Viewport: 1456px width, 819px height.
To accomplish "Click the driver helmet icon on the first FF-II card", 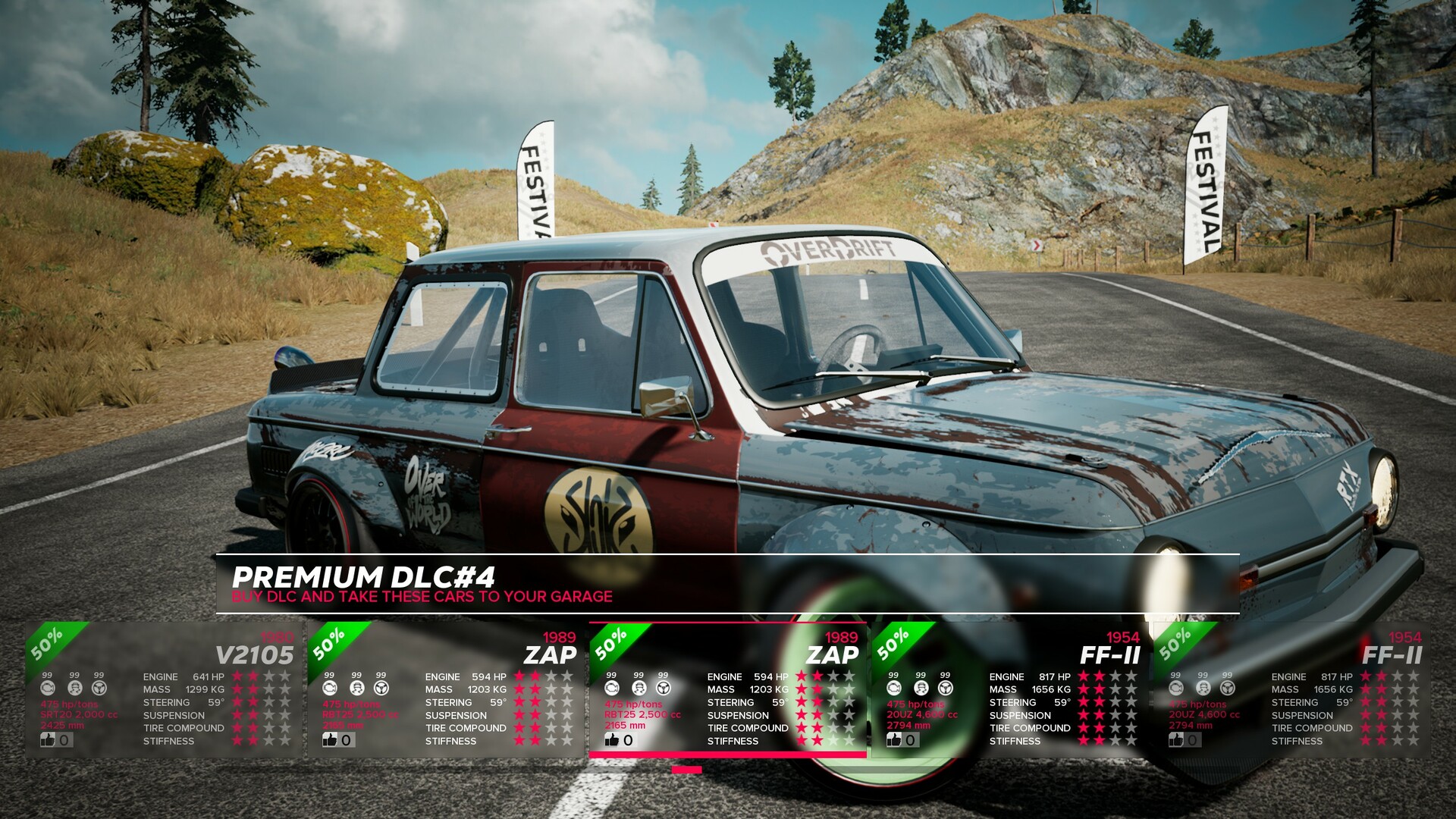I will [x=922, y=689].
